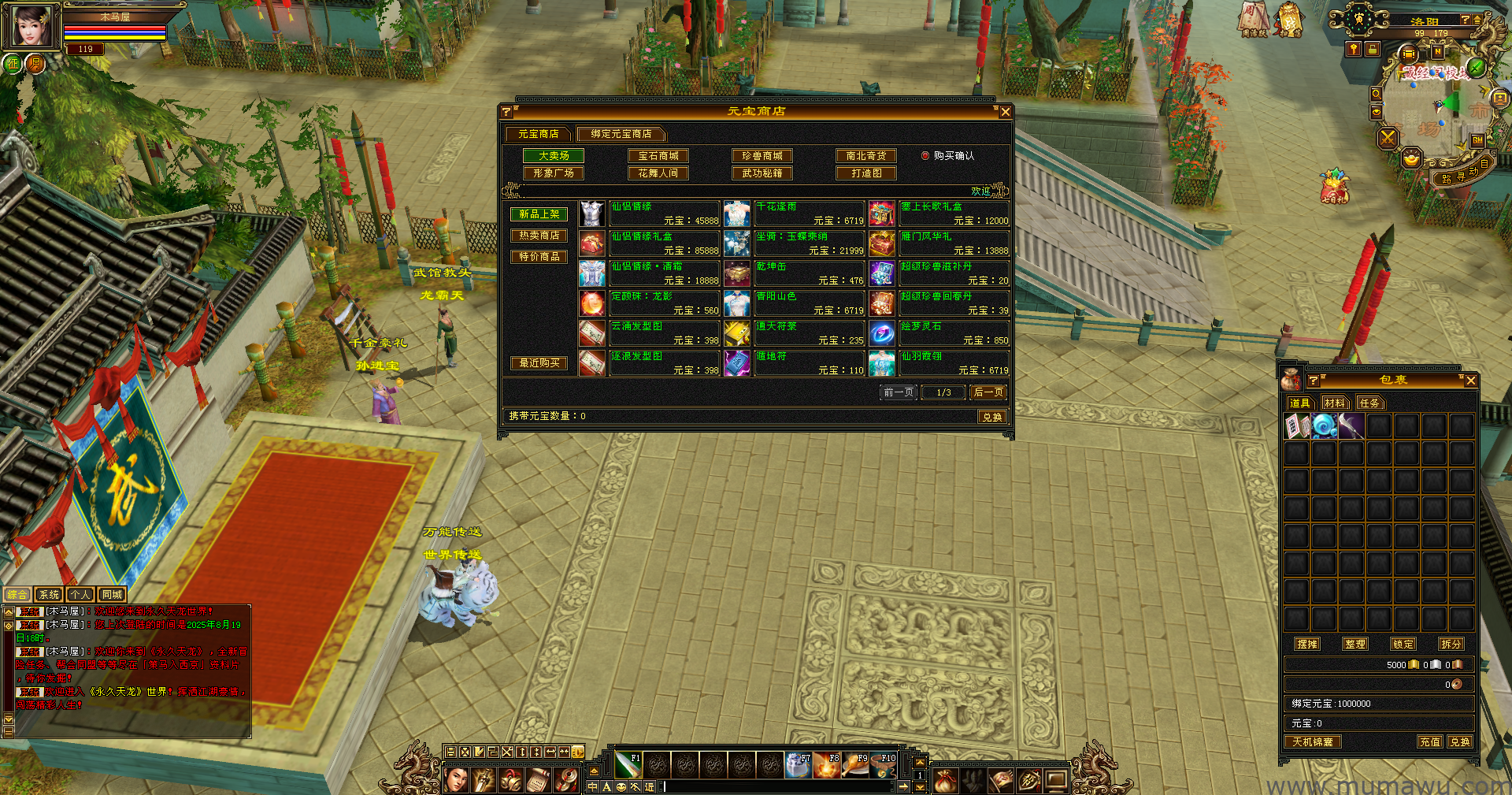Click the player portrait at top left
The width and height of the screenshot is (1512, 795).
coord(31,26)
